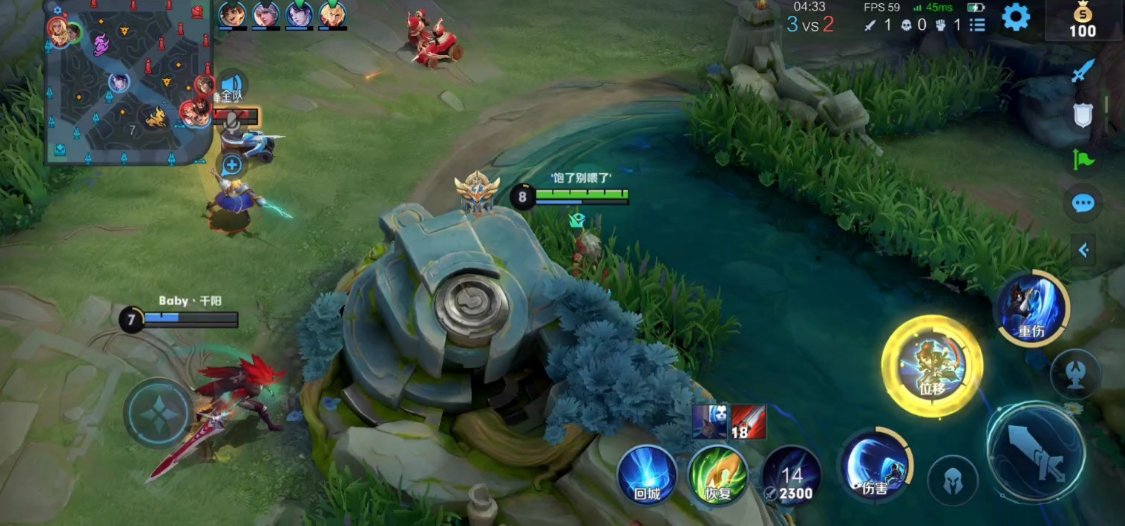
Task: Select the tower-targeting button
Action: pyautogui.click(x=1075, y=375)
